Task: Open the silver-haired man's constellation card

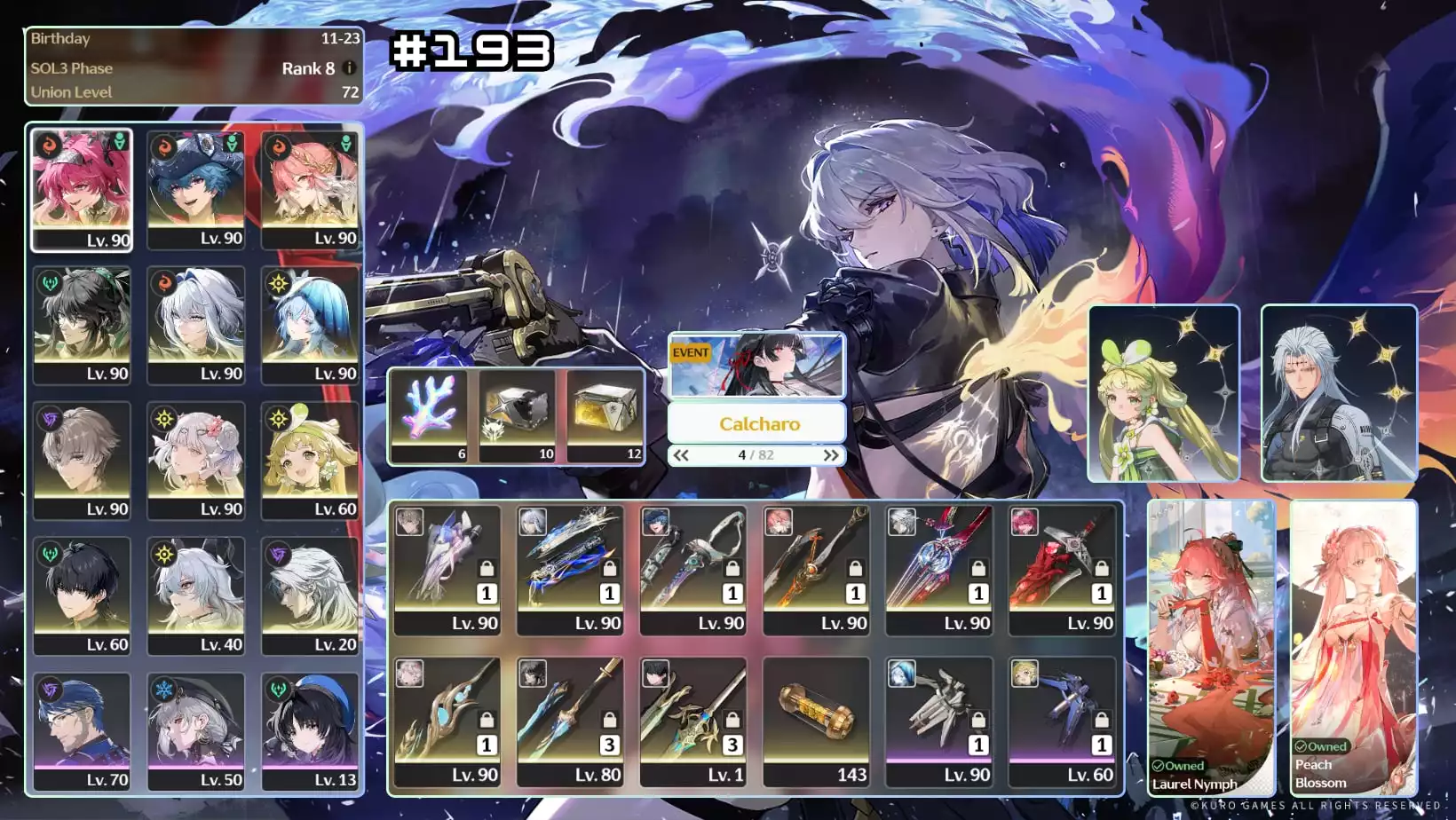Action: pos(1339,393)
